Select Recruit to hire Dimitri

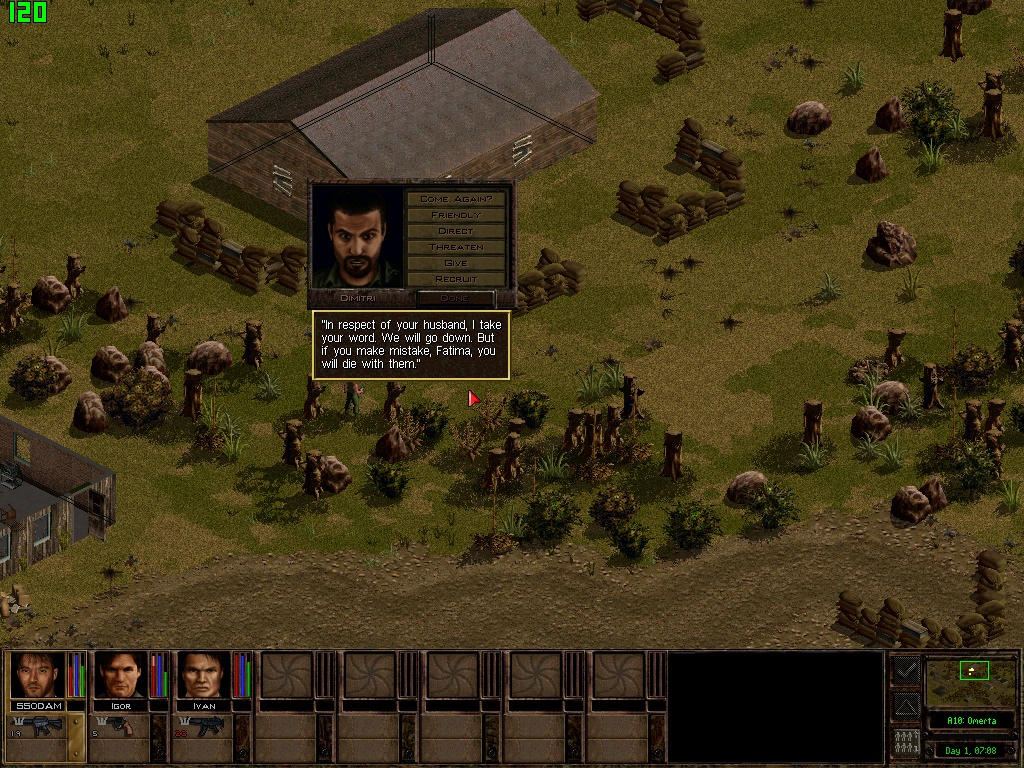point(455,279)
